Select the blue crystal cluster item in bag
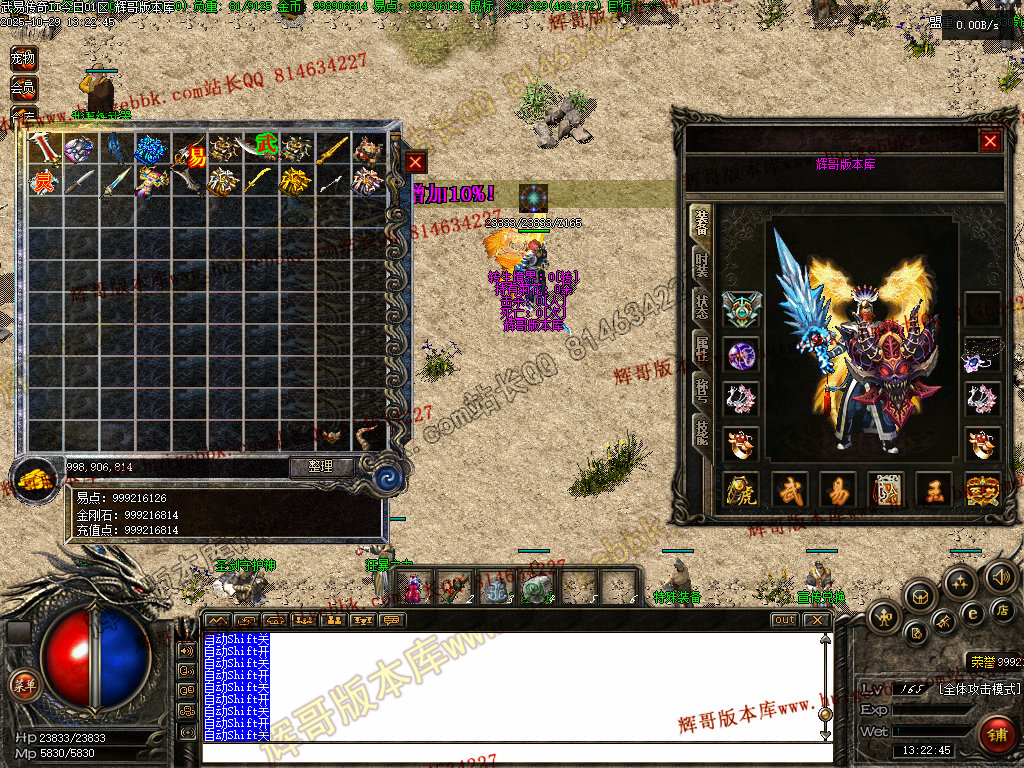The height and width of the screenshot is (768, 1024). tap(151, 150)
